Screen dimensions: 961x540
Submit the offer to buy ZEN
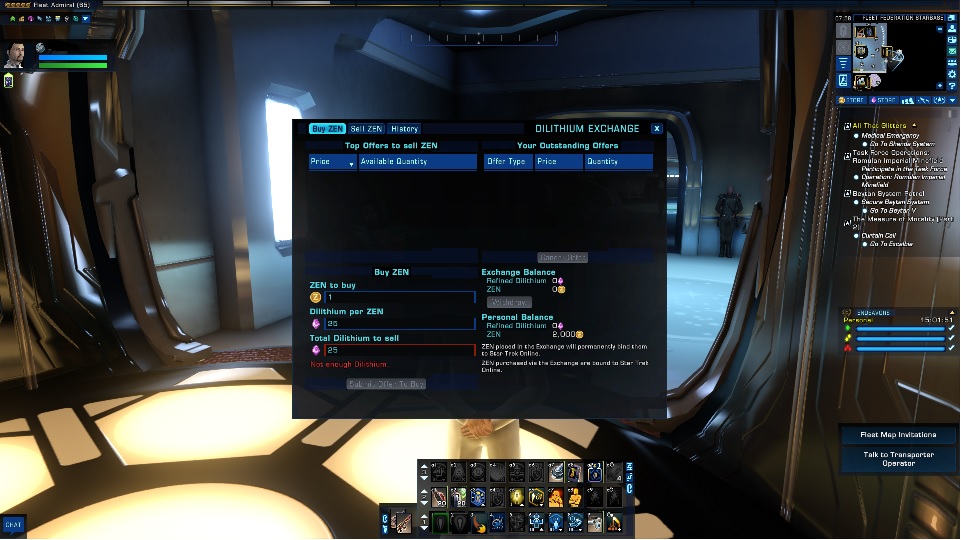click(386, 383)
